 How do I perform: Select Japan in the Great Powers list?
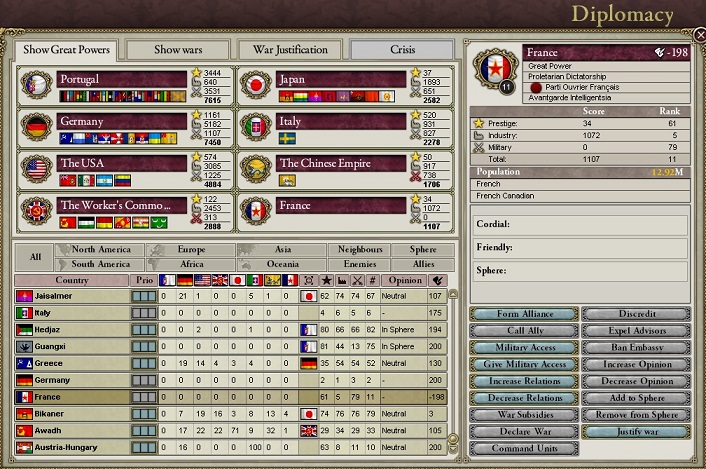pos(342,79)
